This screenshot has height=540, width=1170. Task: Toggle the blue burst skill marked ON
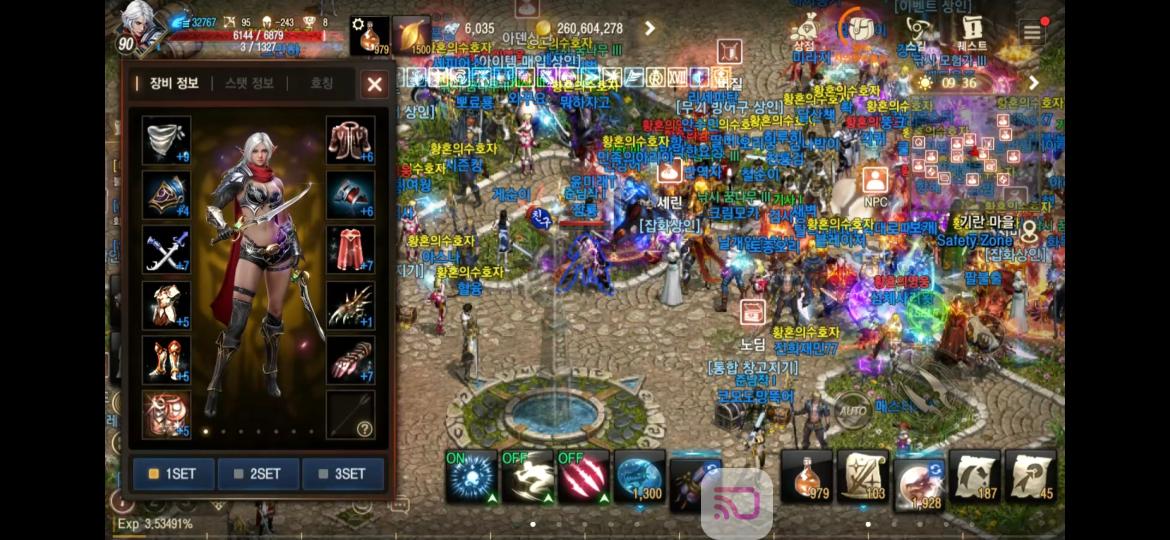(x=471, y=477)
